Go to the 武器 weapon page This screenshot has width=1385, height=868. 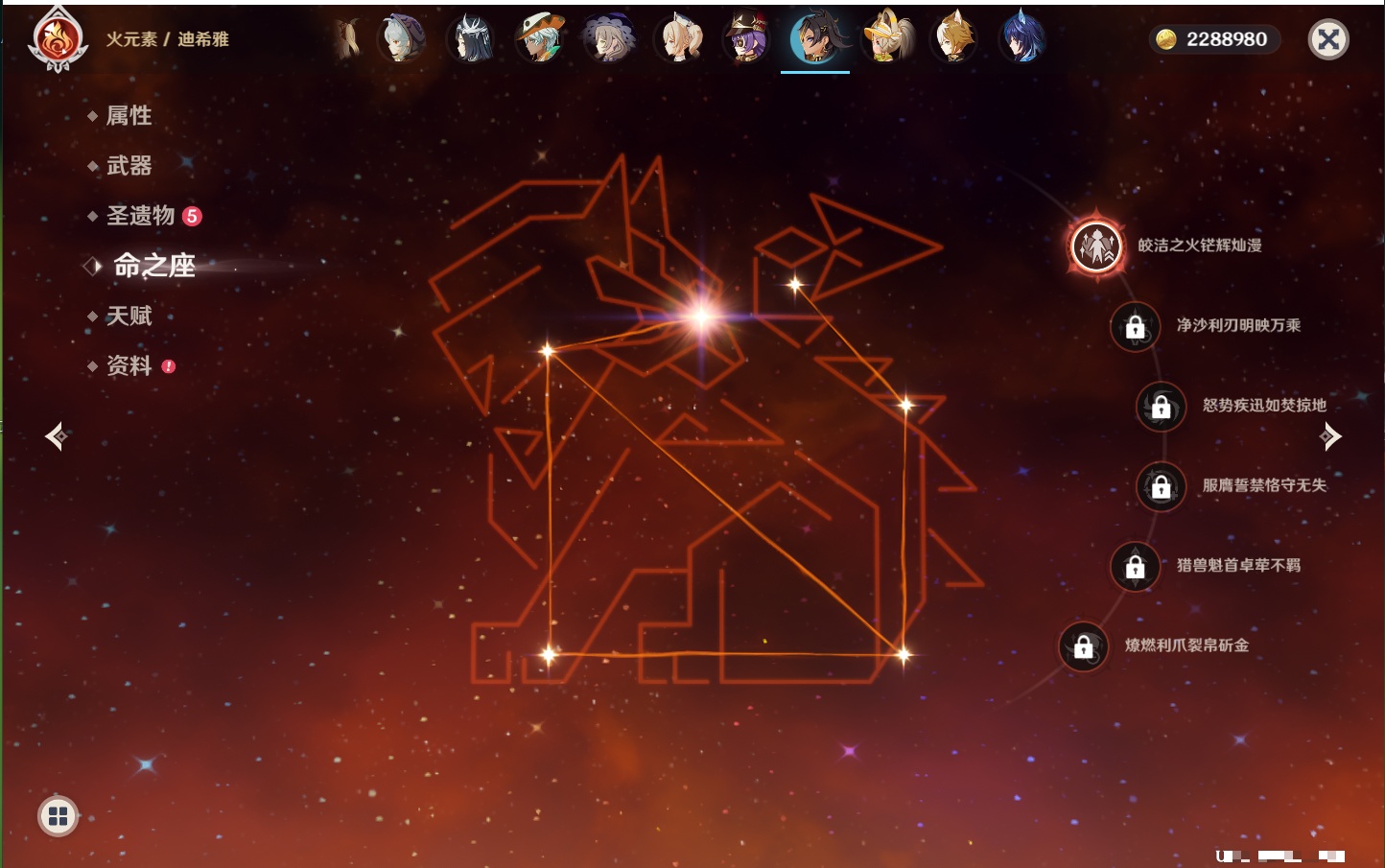click(129, 166)
